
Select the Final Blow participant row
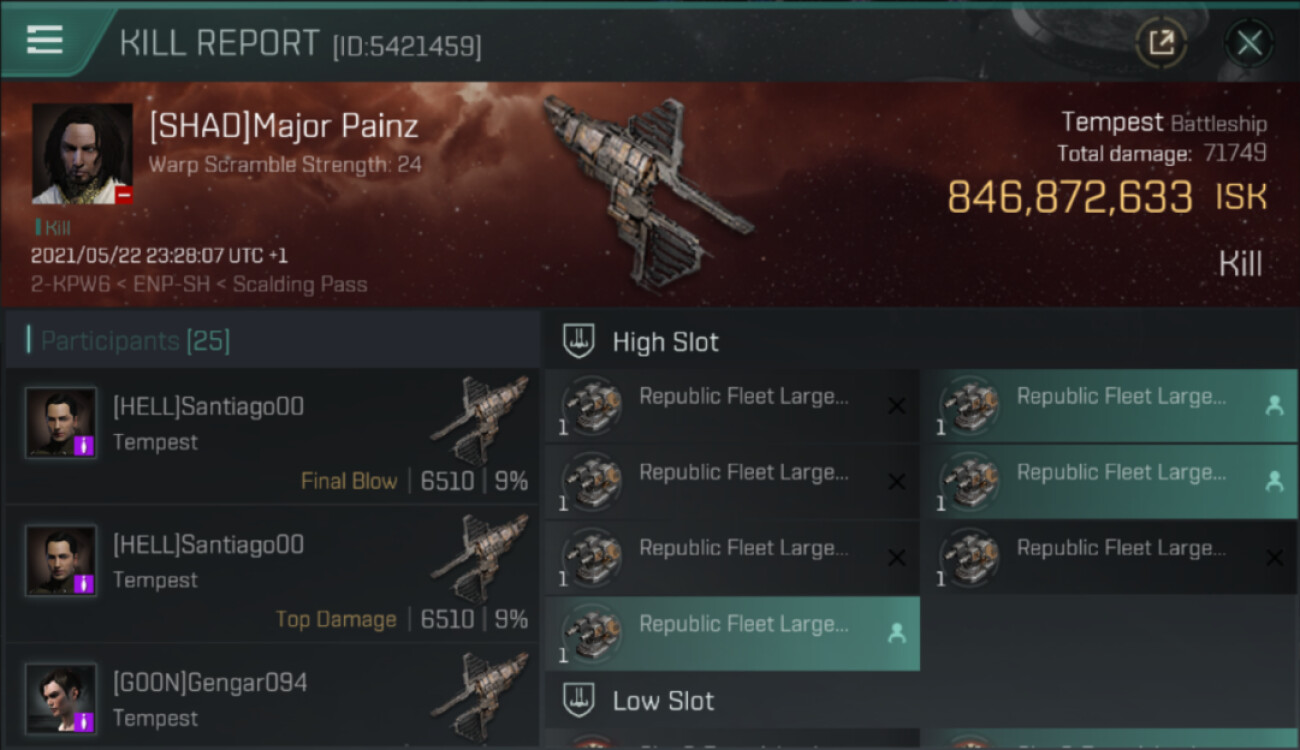(x=272, y=438)
